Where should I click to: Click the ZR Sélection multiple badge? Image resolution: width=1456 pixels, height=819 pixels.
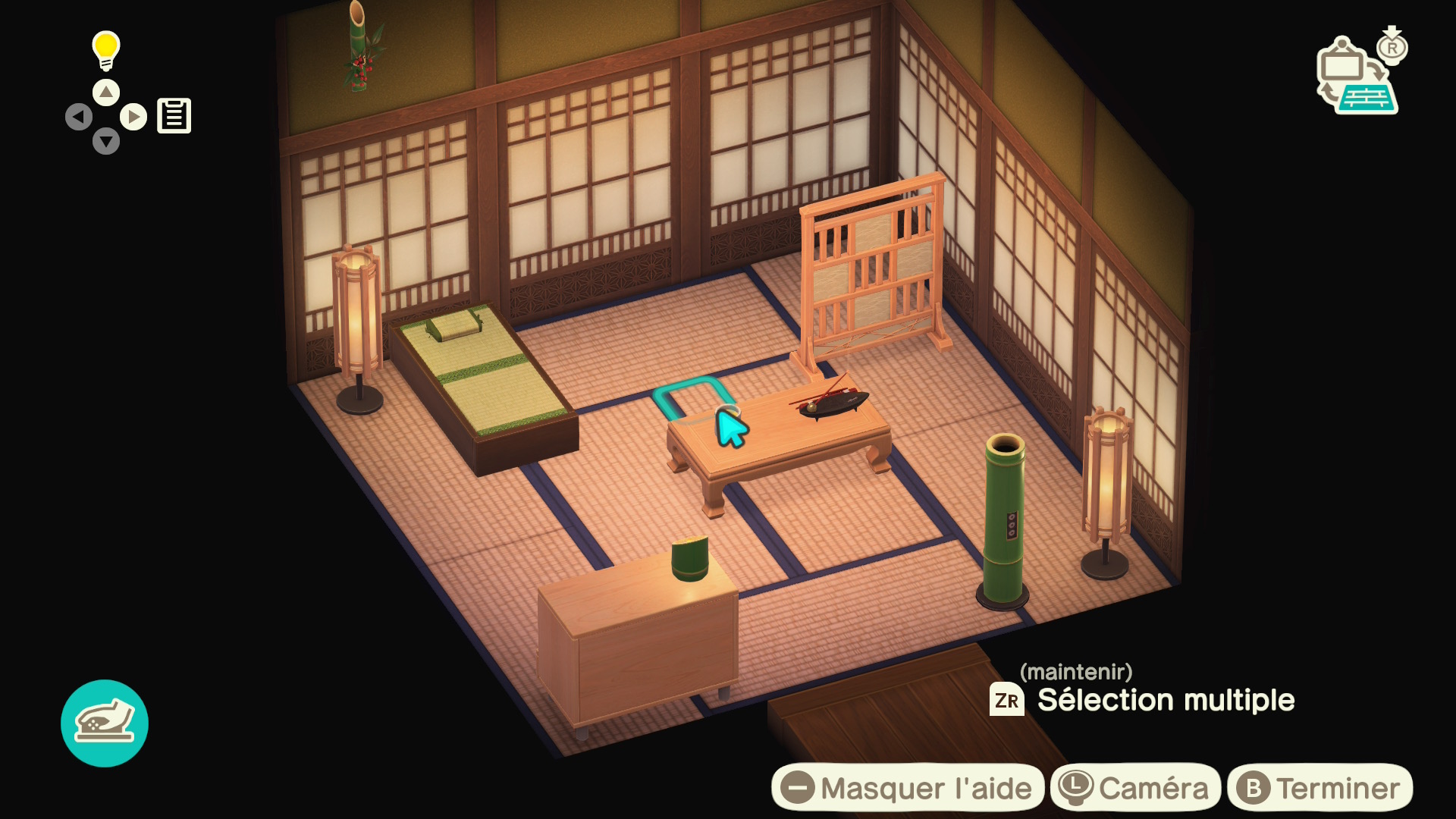[x=1006, y=701]
